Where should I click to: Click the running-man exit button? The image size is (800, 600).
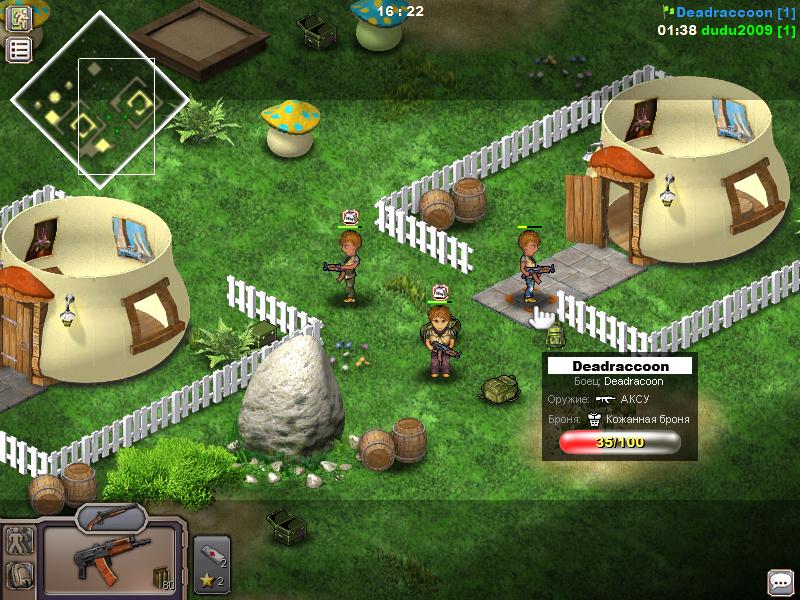click(20, 16)
